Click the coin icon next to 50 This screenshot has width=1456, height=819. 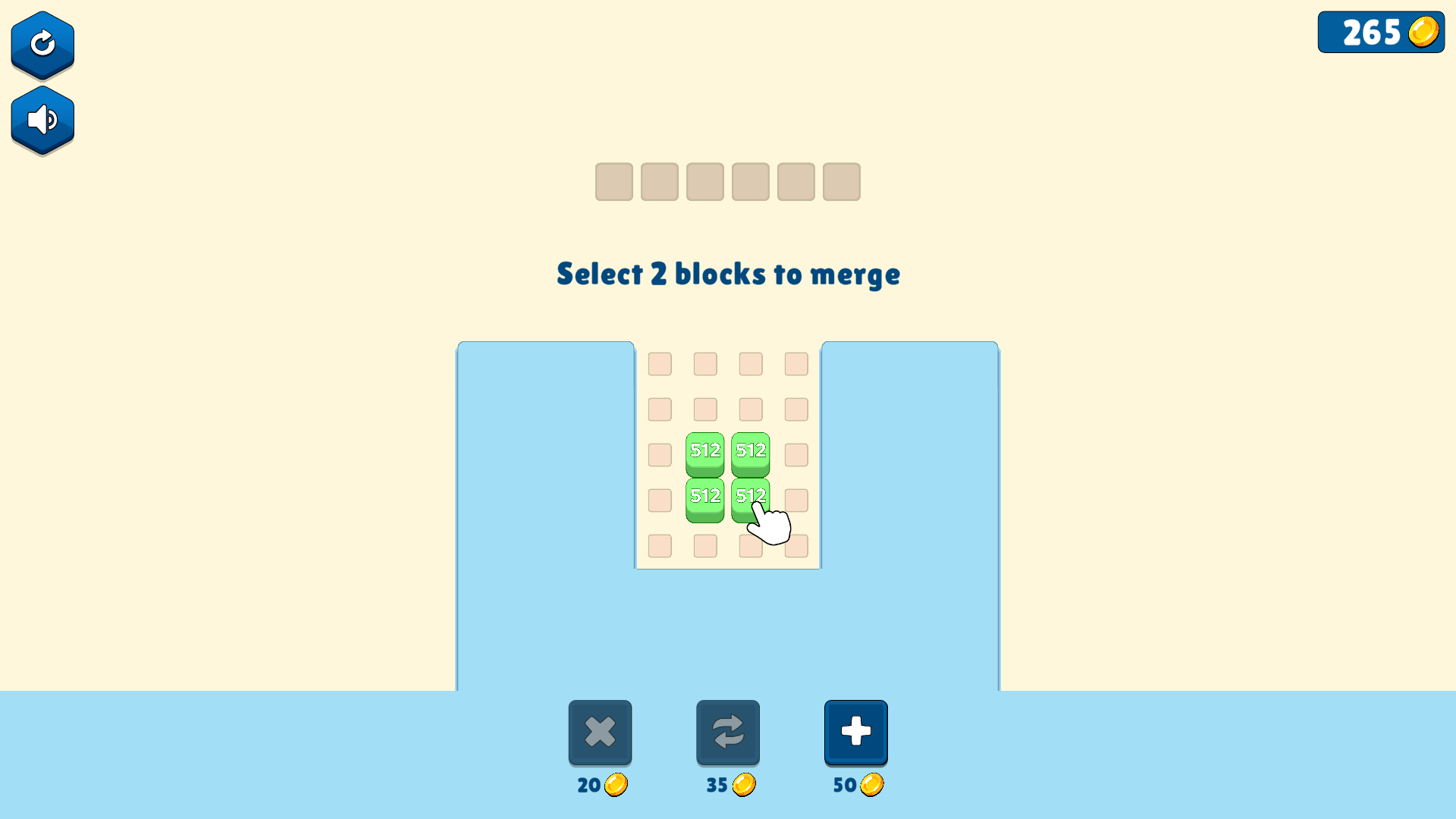(872, 786)
